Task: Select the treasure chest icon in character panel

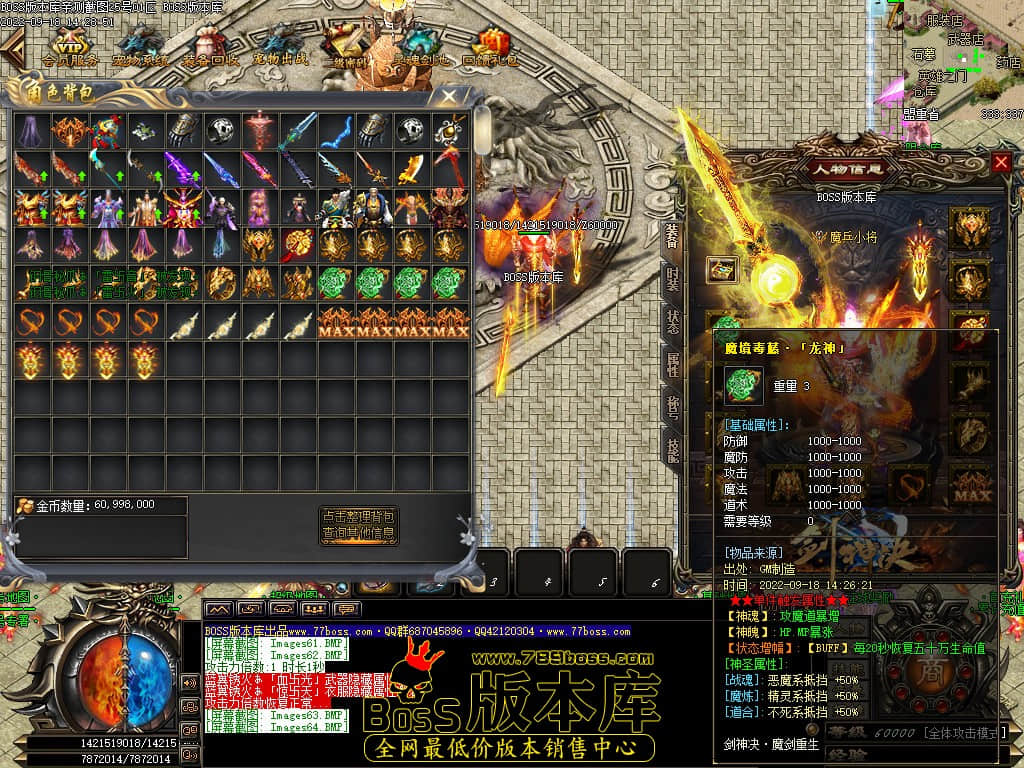Action: pyautogui.click(x=722, y=269)
